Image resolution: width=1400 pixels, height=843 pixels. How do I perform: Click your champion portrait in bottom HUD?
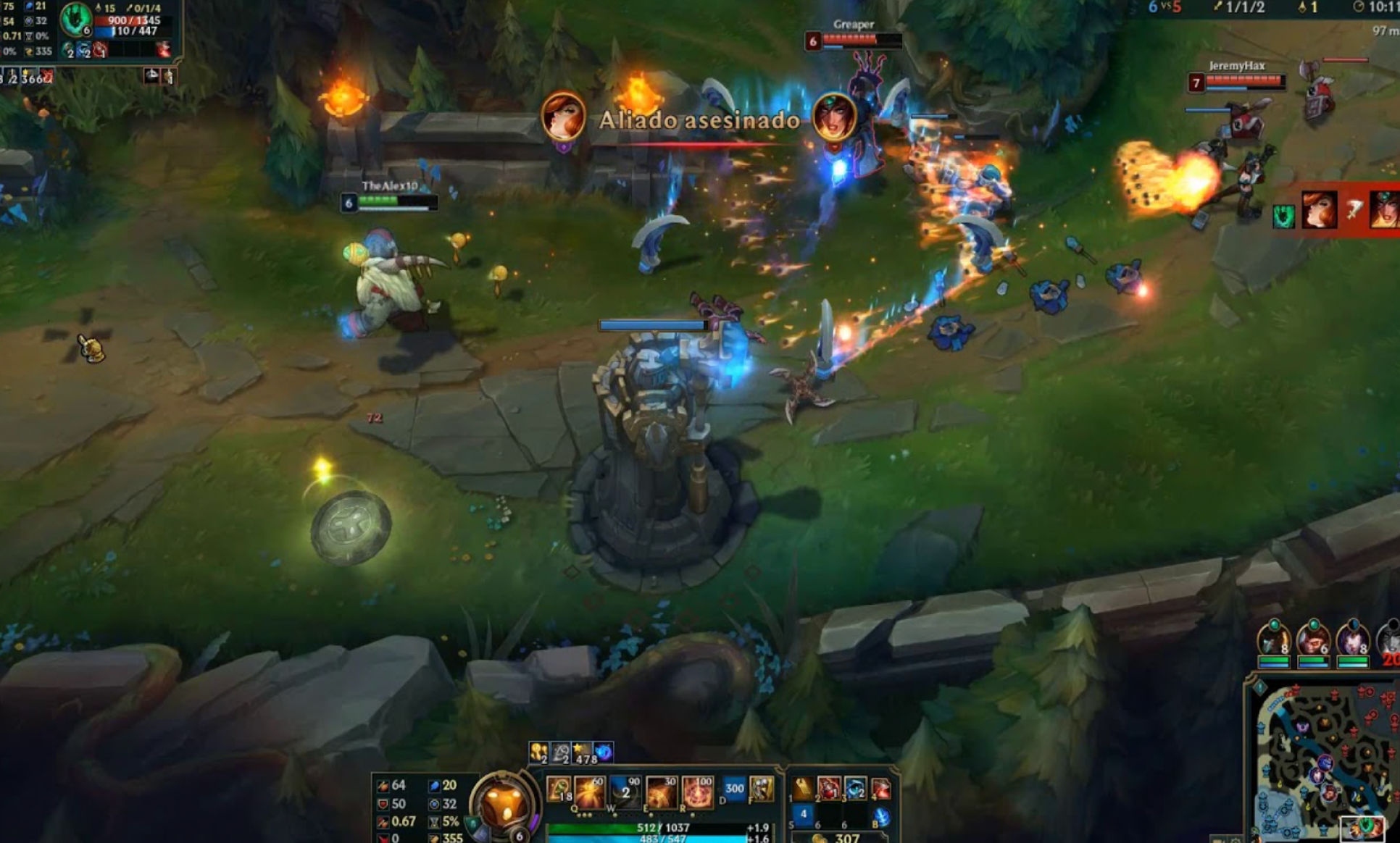pos(500,805)
